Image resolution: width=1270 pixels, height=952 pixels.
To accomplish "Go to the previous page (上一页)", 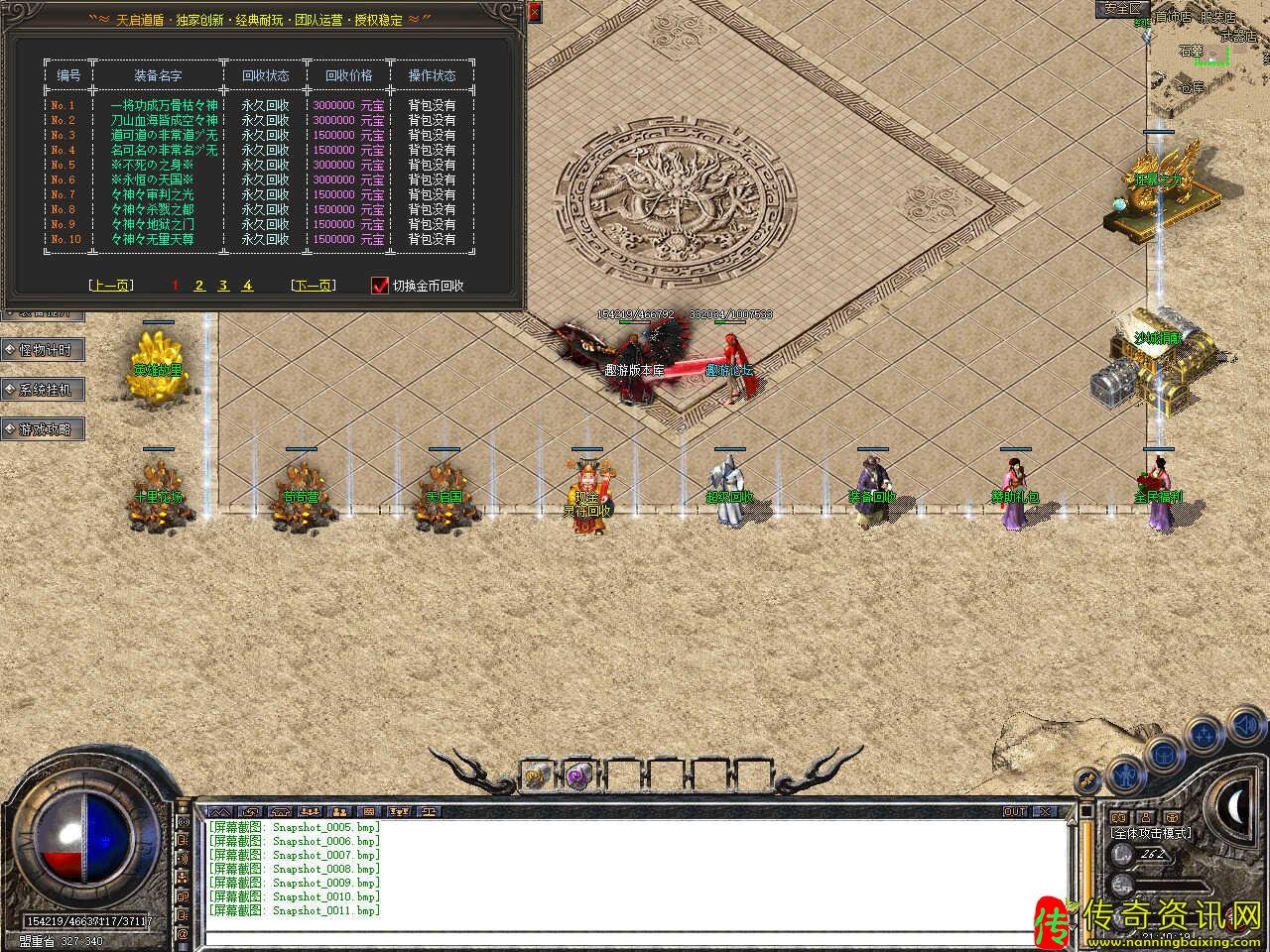I will 110,286.
